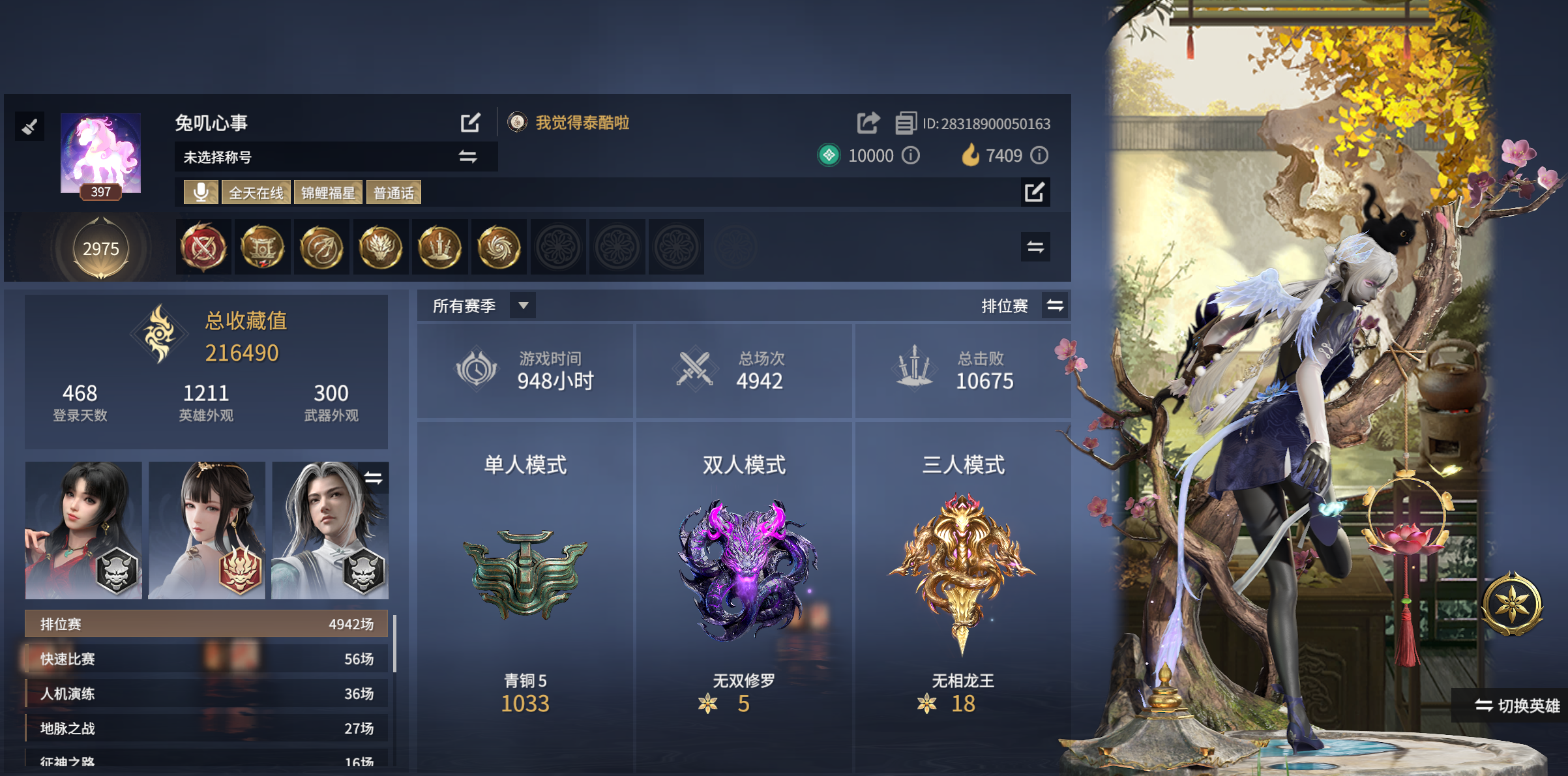Viewport: 1568px width, 776px height.
Task: Switch the 排位赛 mode stats view
Action: (1055, 305)
